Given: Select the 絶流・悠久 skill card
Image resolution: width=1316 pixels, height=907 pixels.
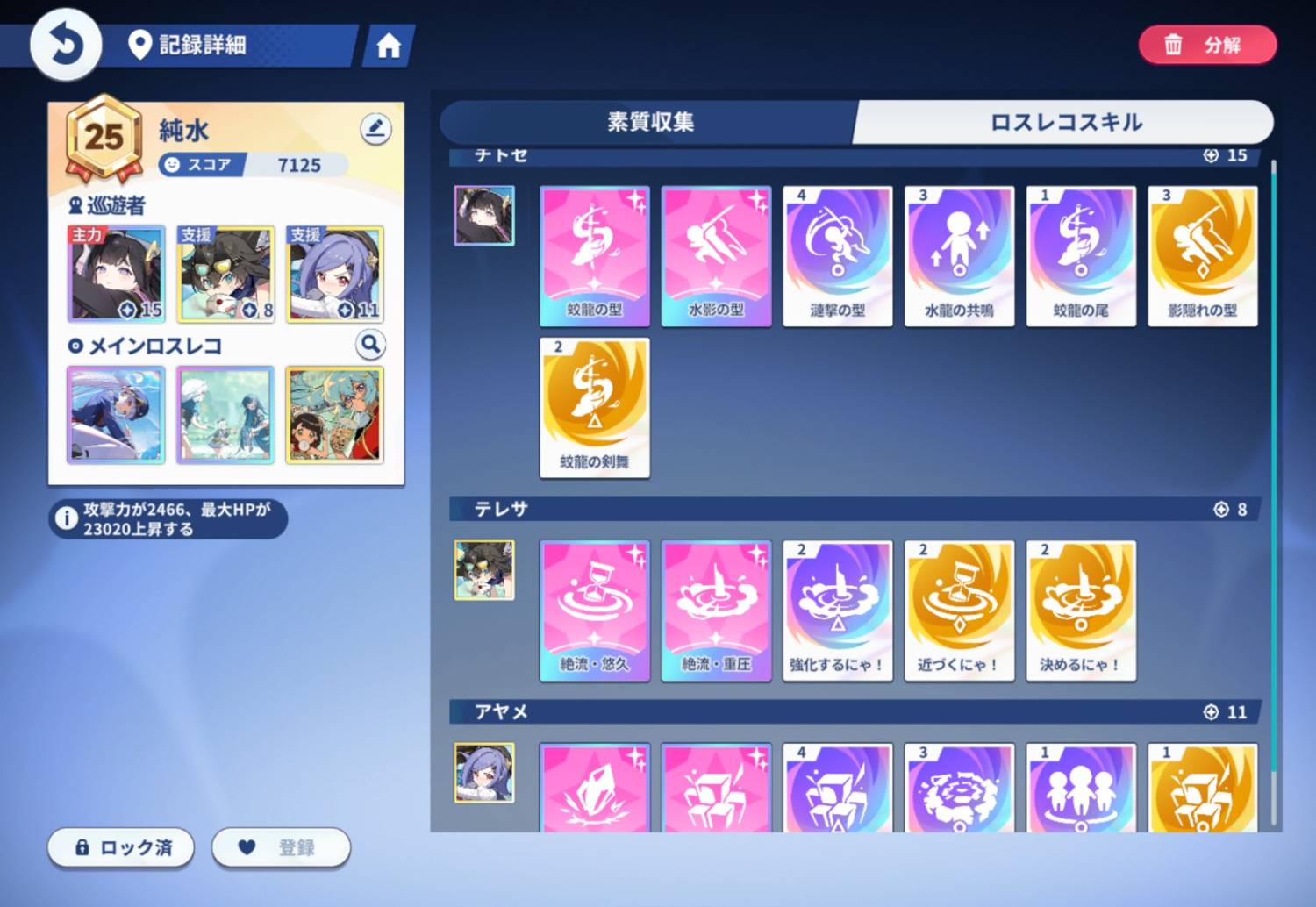Looking at the screenshot, I should pyautogui.click(x=594, y=610).
